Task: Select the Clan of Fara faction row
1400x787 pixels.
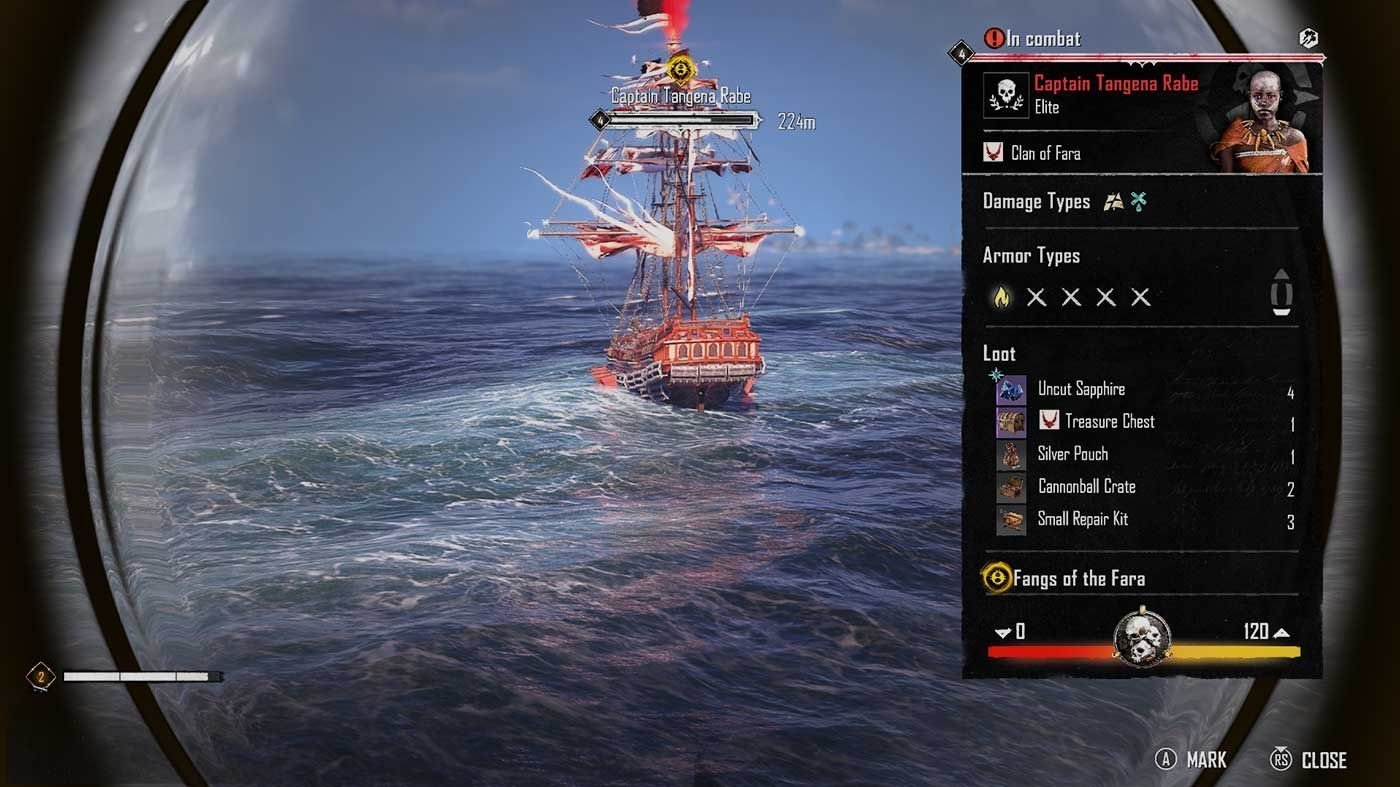Action: pos(1045,153)
